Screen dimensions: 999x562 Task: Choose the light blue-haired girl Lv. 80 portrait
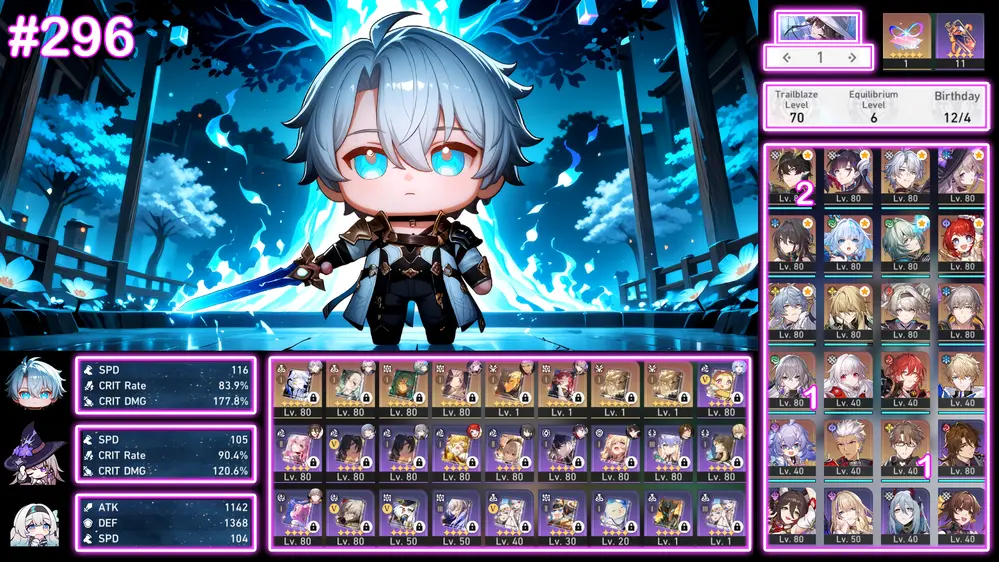[849, 241]
